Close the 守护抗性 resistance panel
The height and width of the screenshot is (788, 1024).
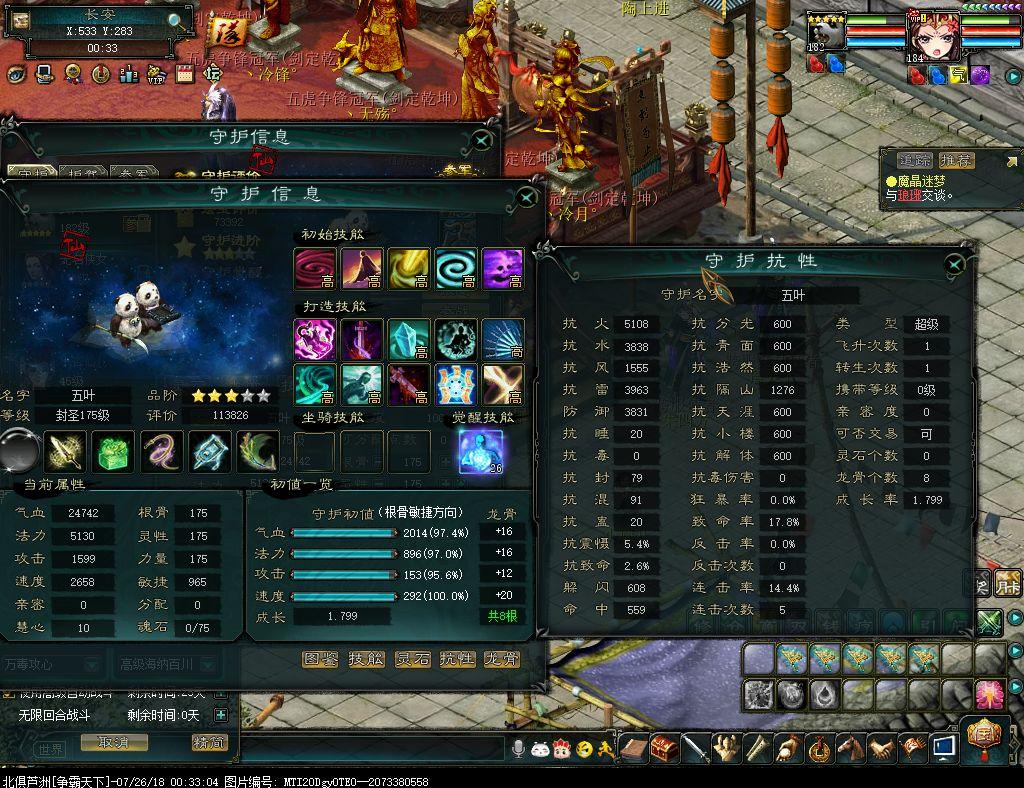click(955, 264)
